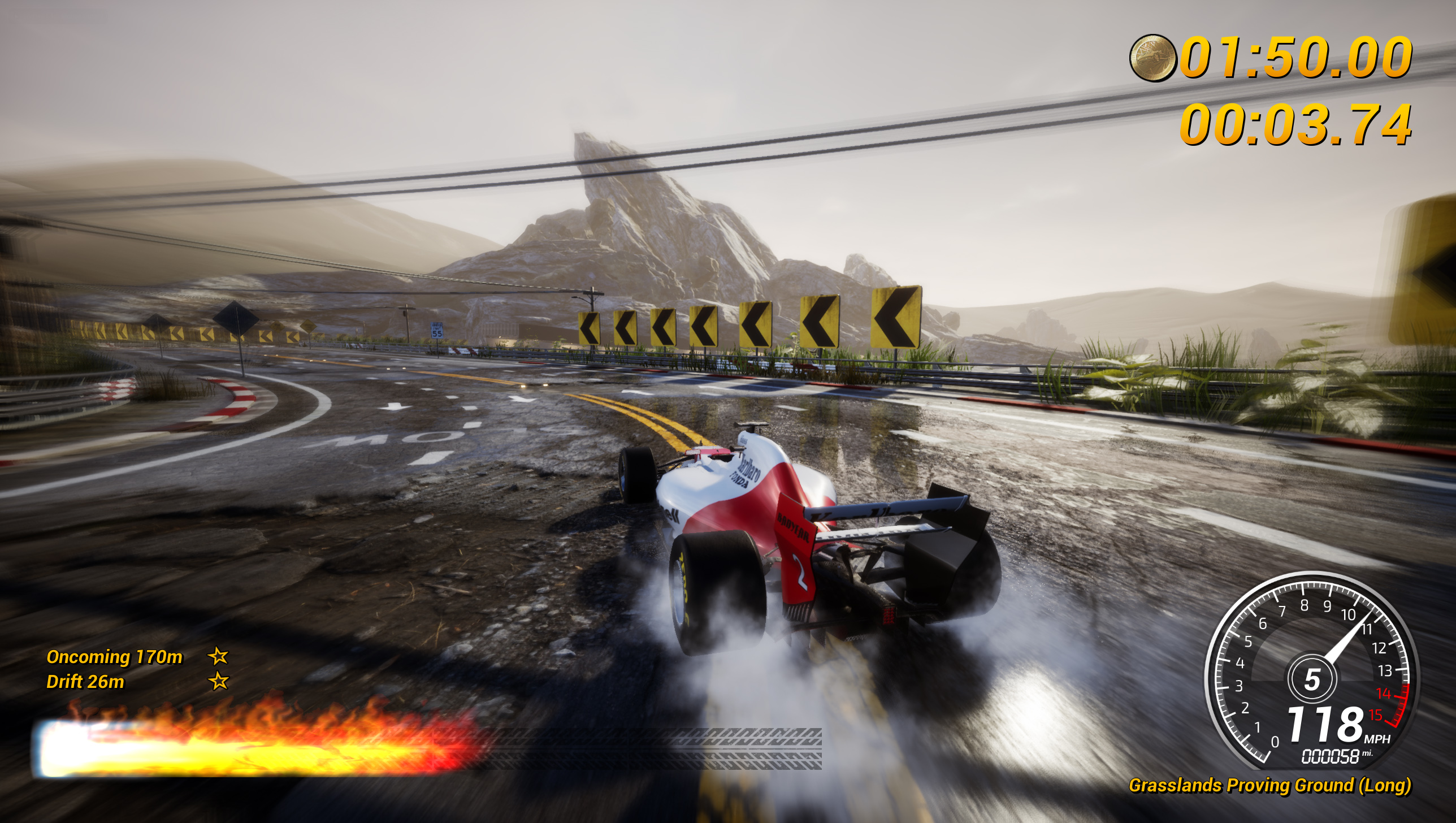
Task: Click the gold medal target coin icon
Action: [x=1152, y=58]
